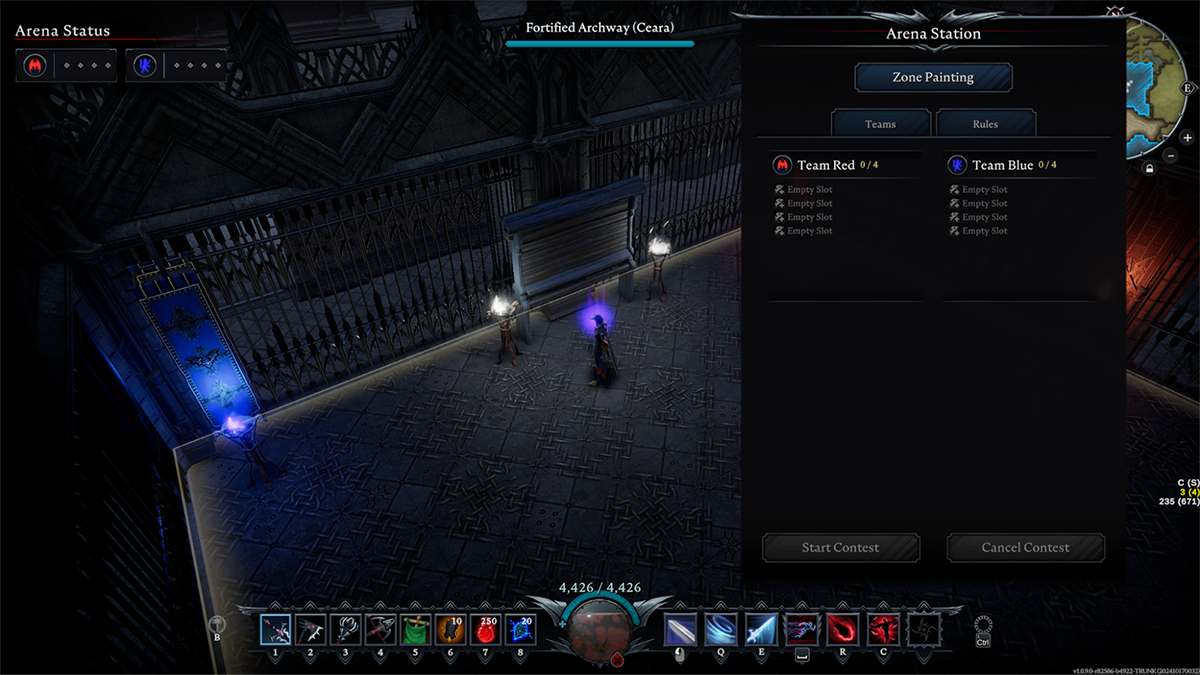Screen dimensions: 1200x675
Task: Switch to the Teams tab
Action: pyautogui.click(x=880, y=124)
